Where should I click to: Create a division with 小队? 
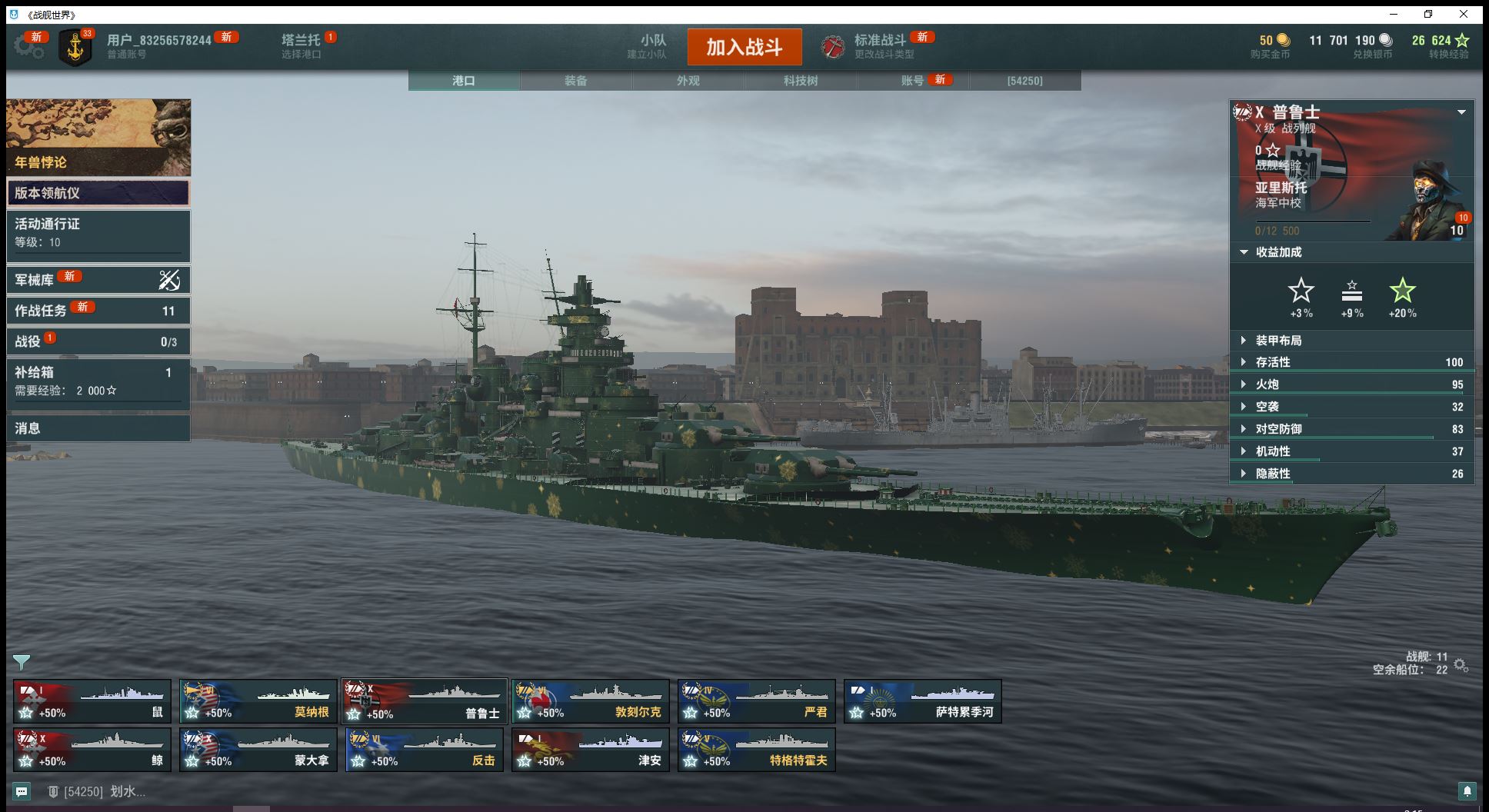click(652, 46)
